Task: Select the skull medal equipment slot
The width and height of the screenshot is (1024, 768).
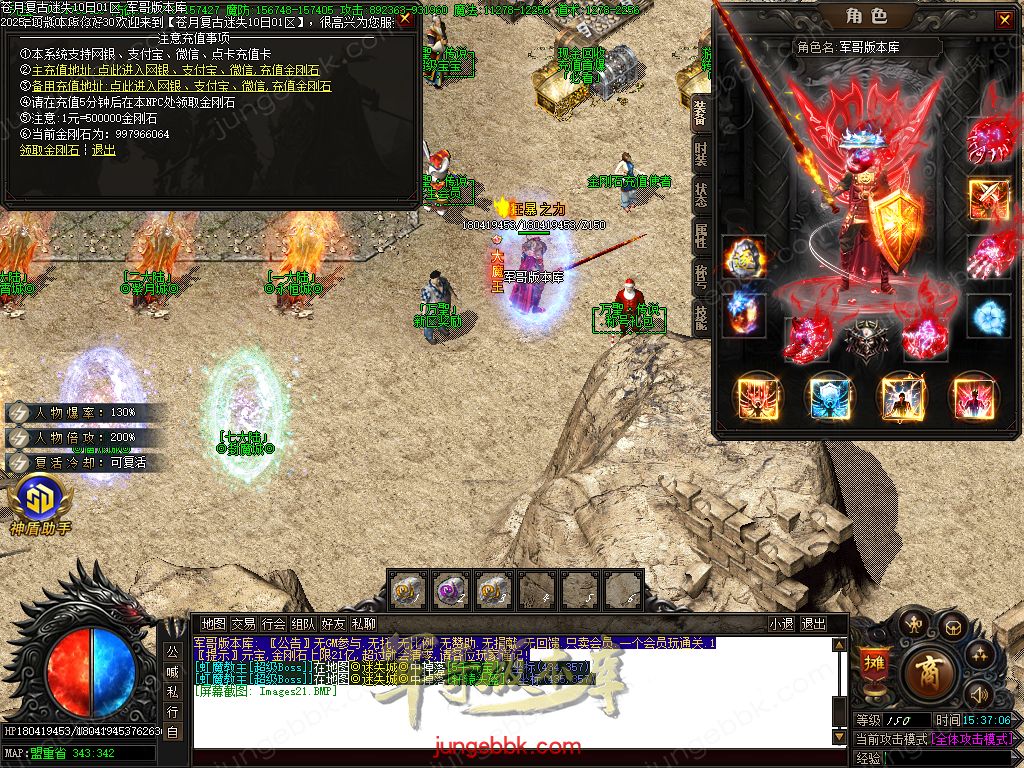Action: [x=865, y=340]
